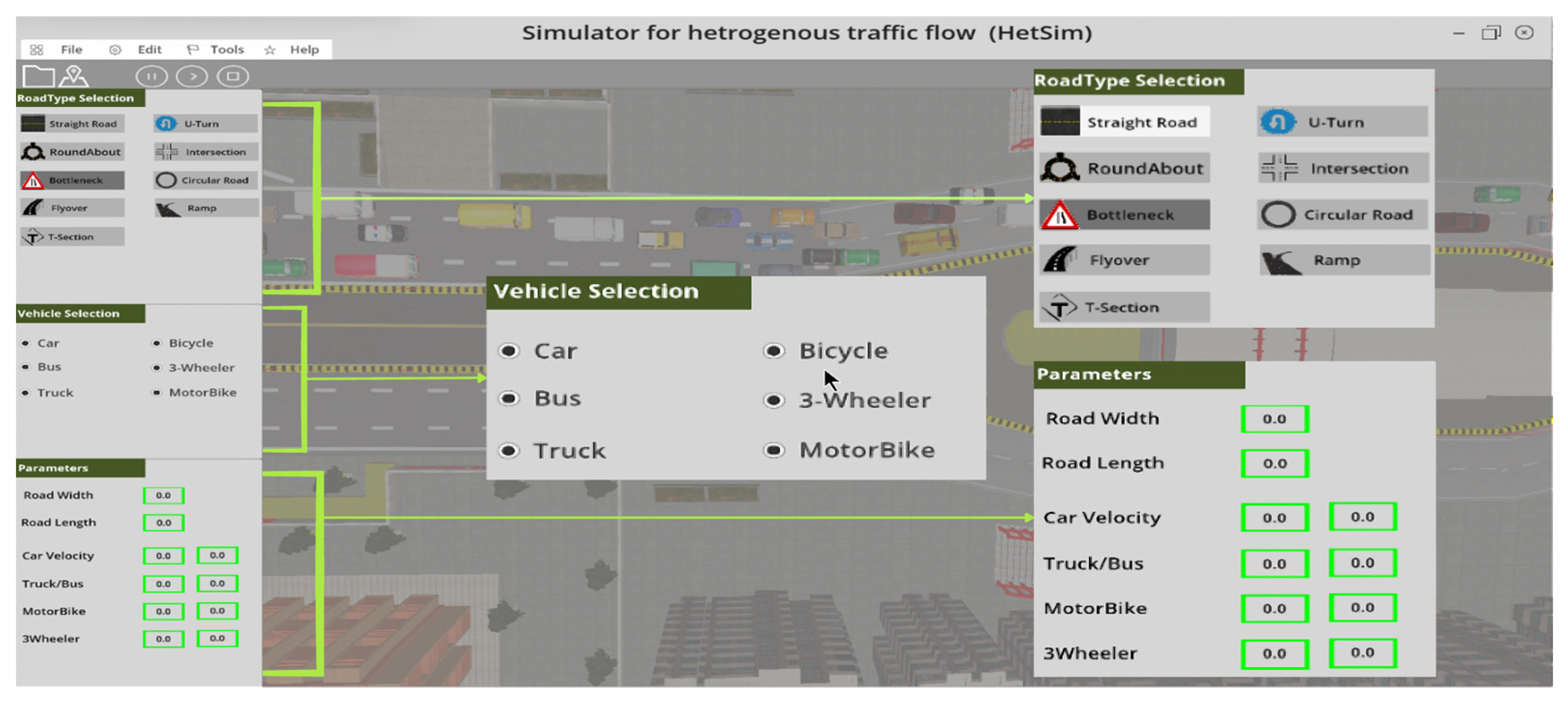Click the map pin toolbar icon
This screenshot has width=1568, height=703.
tap(74, 76)
